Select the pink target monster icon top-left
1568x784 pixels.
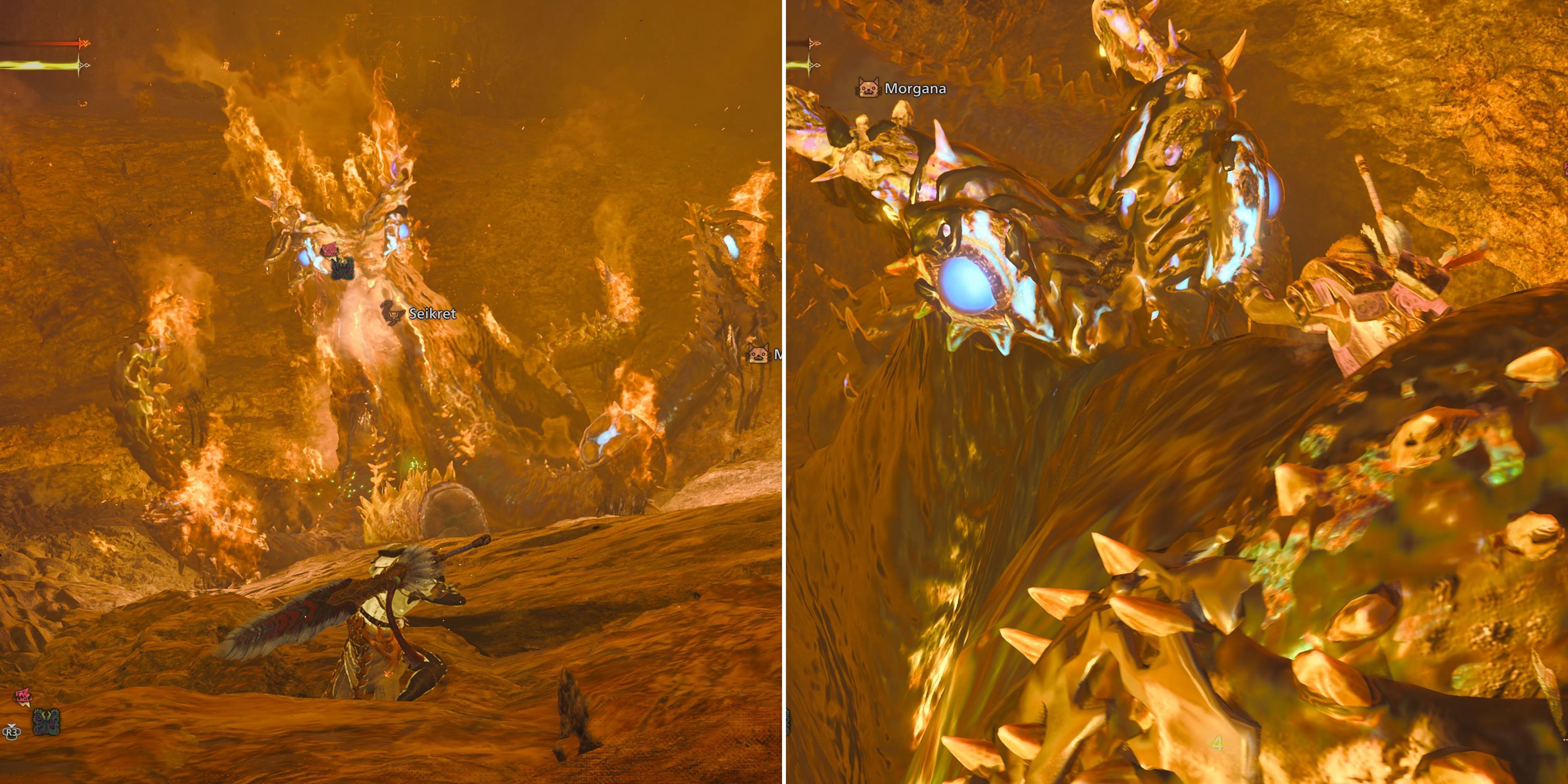330,251
